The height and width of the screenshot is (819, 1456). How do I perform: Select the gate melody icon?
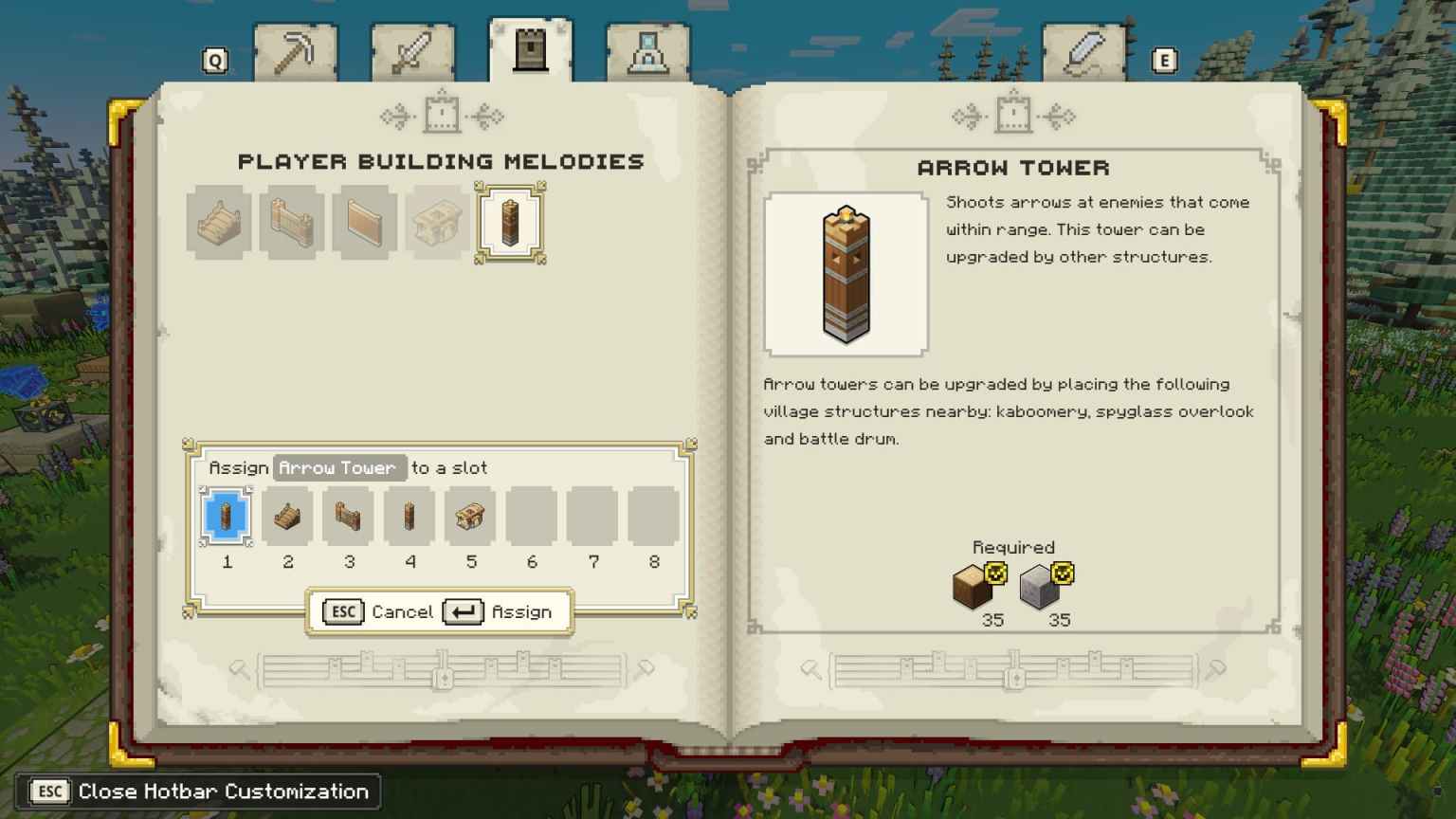(x=291, y=222)
